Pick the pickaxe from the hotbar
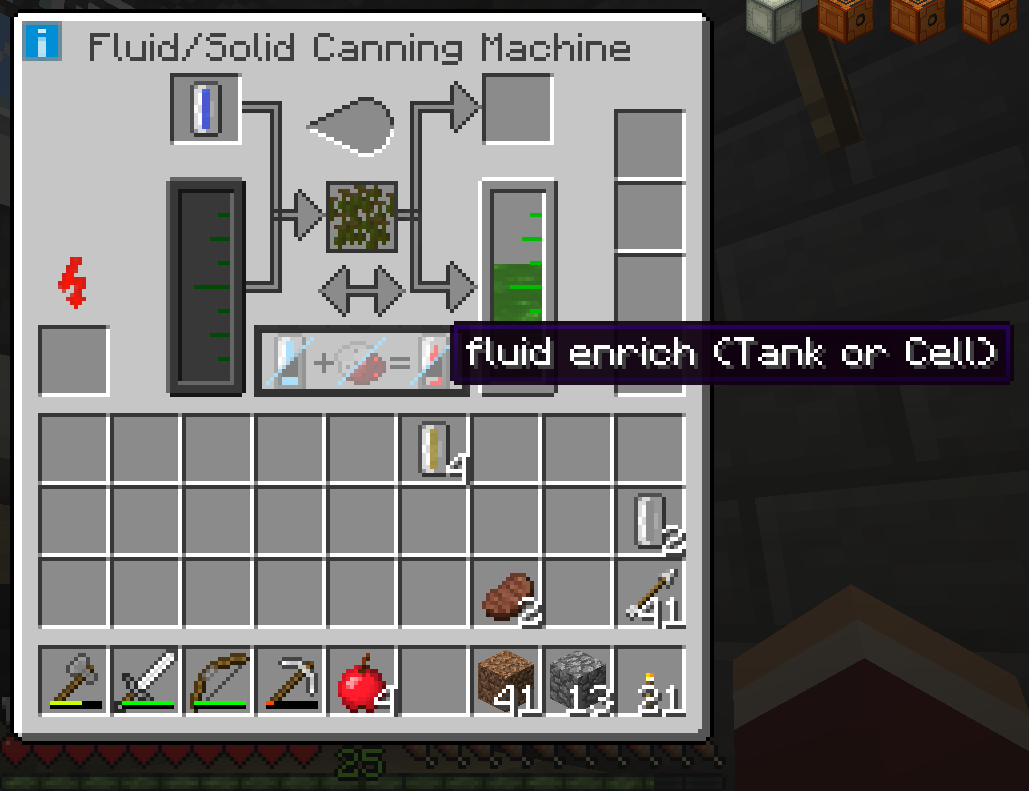This screenshot has width=1029, height=791. pyautogui.click(x=290, y=681)
